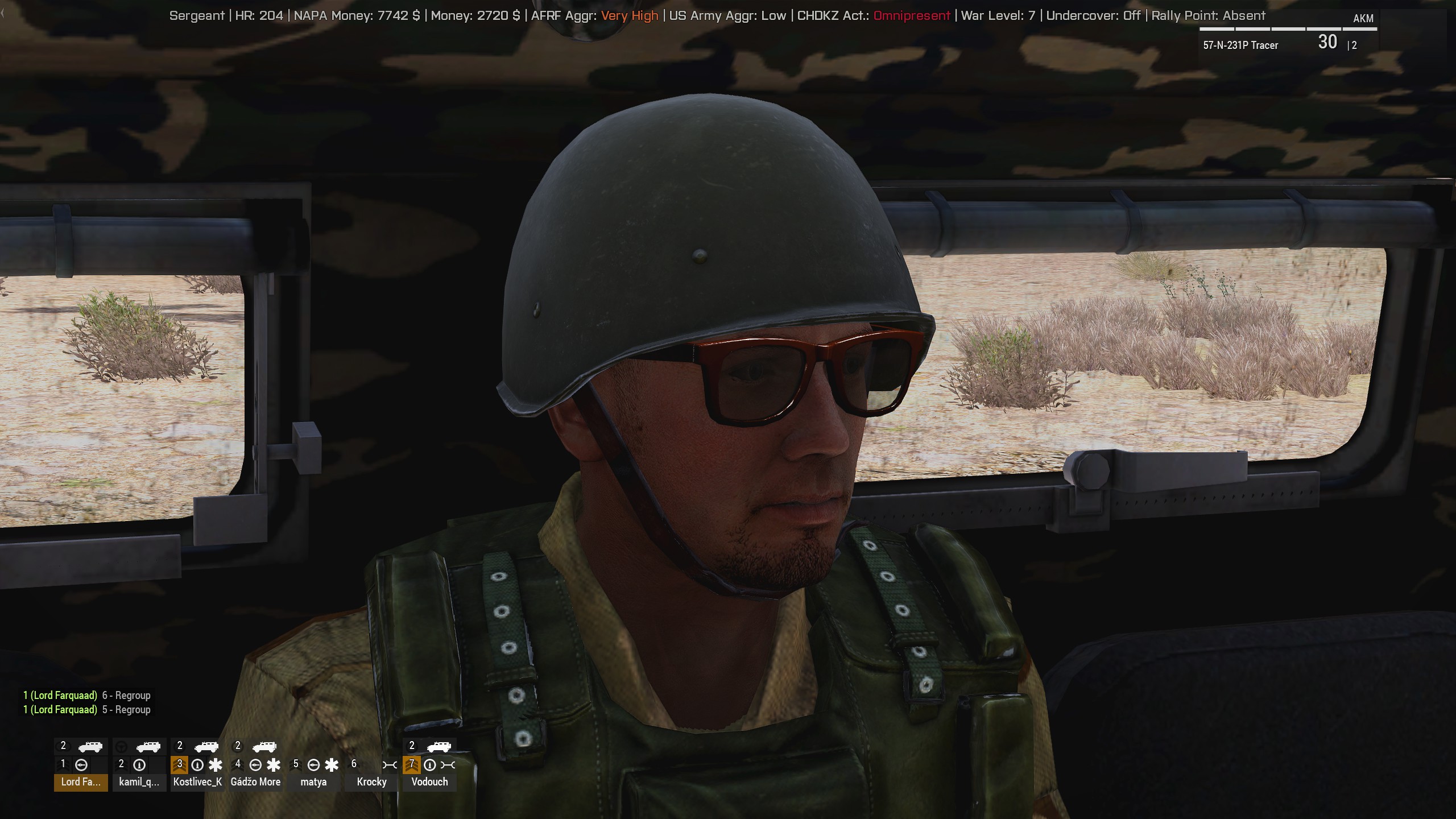Select squad unit kamil_q...
Screen dimensions: 1456x819
[x=139, y=781]
